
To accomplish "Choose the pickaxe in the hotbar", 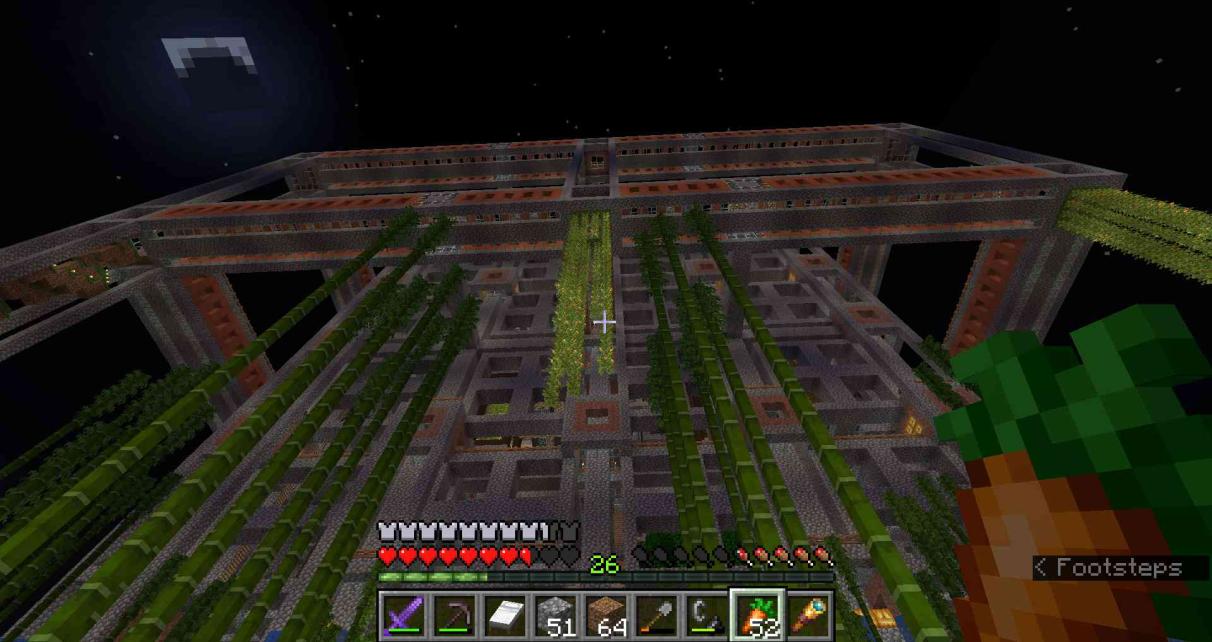I will pyautogui.click(x=455, y=615).
